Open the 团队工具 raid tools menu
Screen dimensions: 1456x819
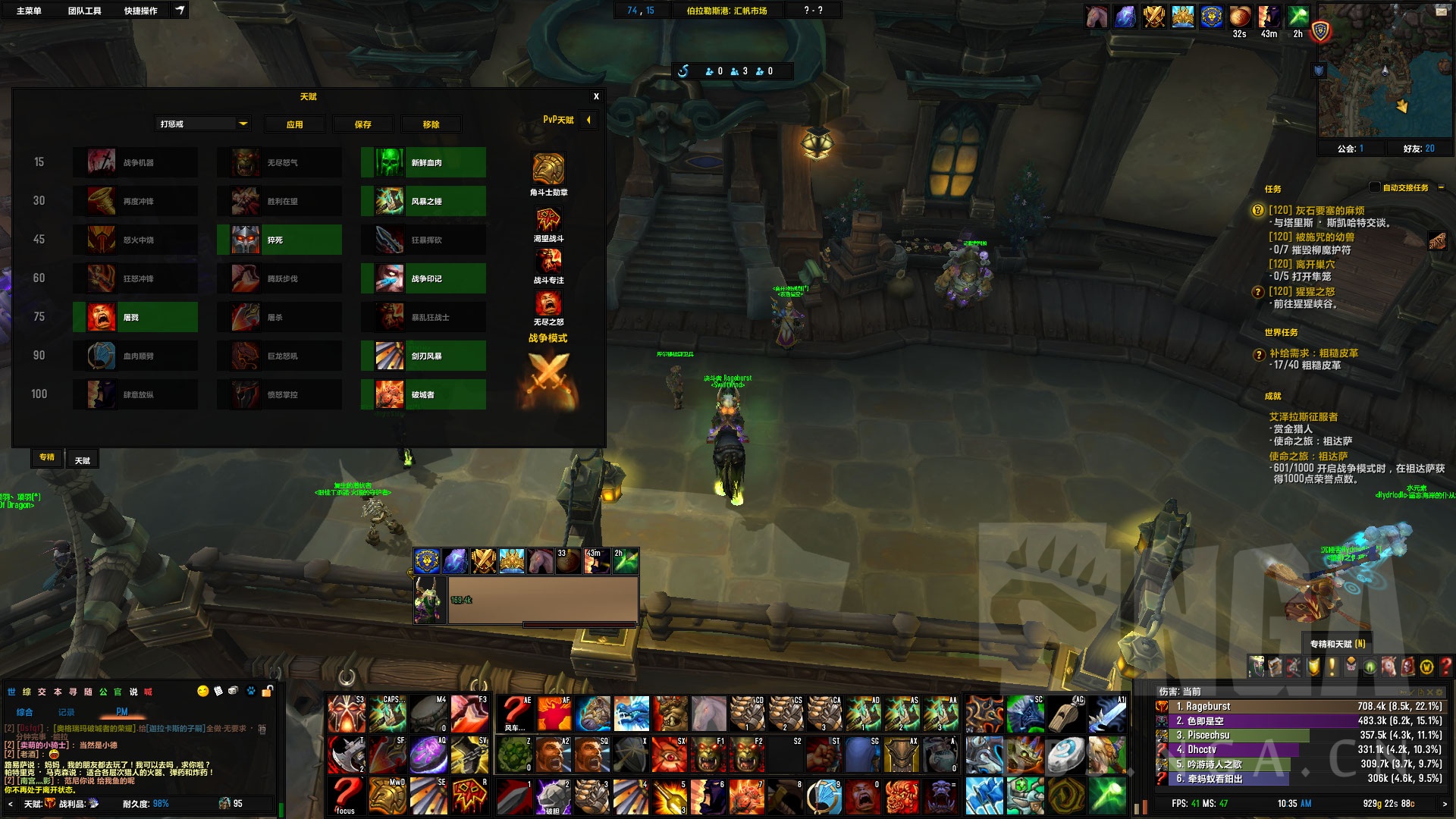pyautogui.click(x=84, y=11)
